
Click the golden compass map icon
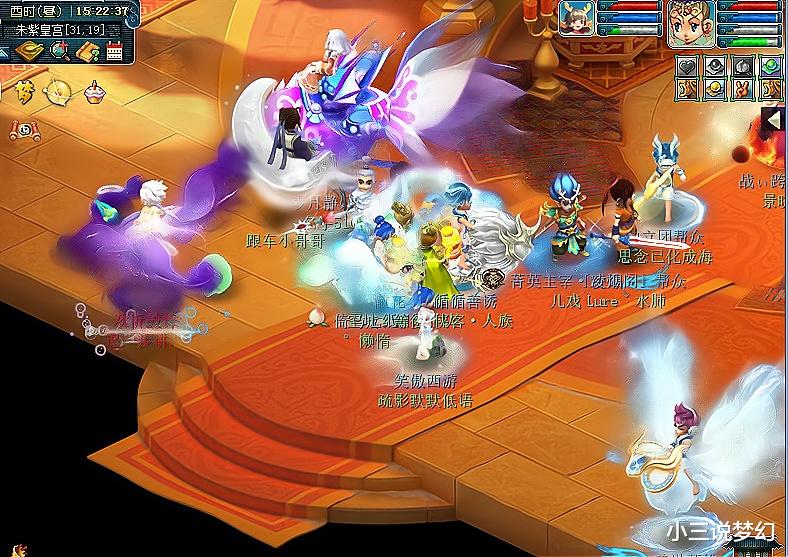coord(29,51)
